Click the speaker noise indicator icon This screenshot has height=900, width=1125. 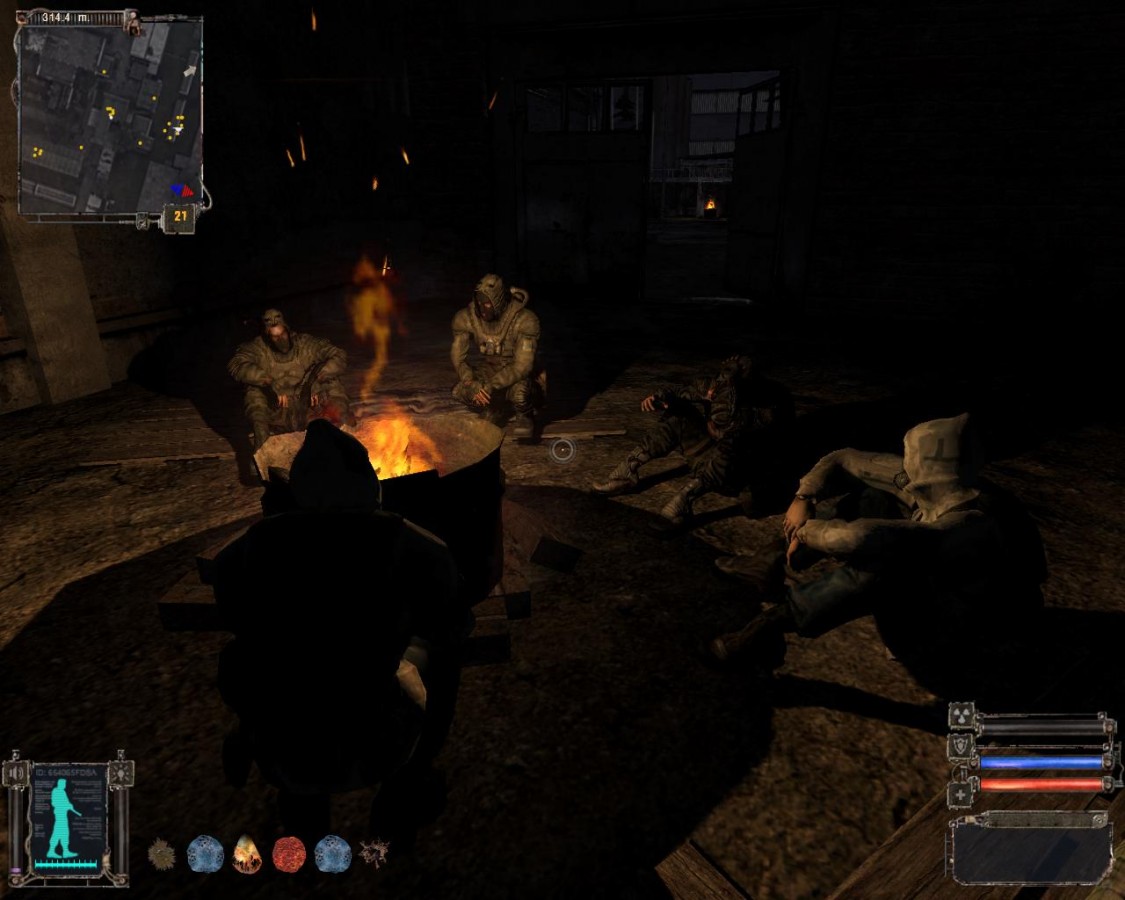[x=14, y=773]
